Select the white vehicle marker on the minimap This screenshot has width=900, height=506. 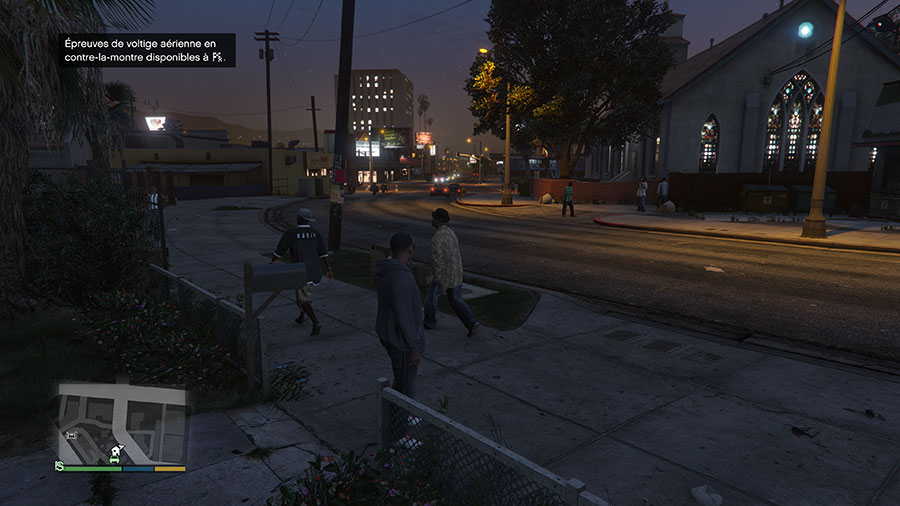point(72,435)
